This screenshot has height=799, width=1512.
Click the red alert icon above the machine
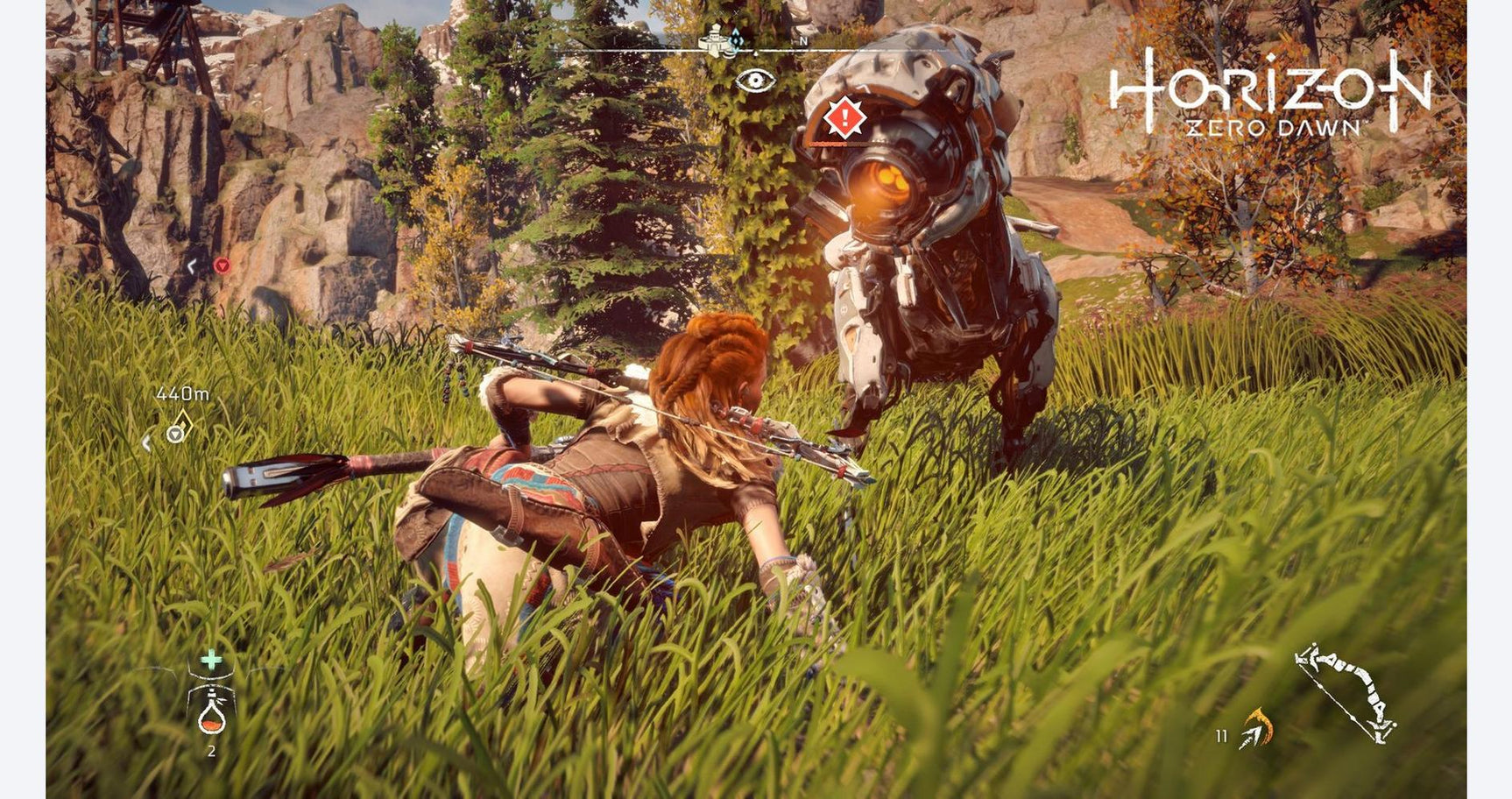pos(844,117)
